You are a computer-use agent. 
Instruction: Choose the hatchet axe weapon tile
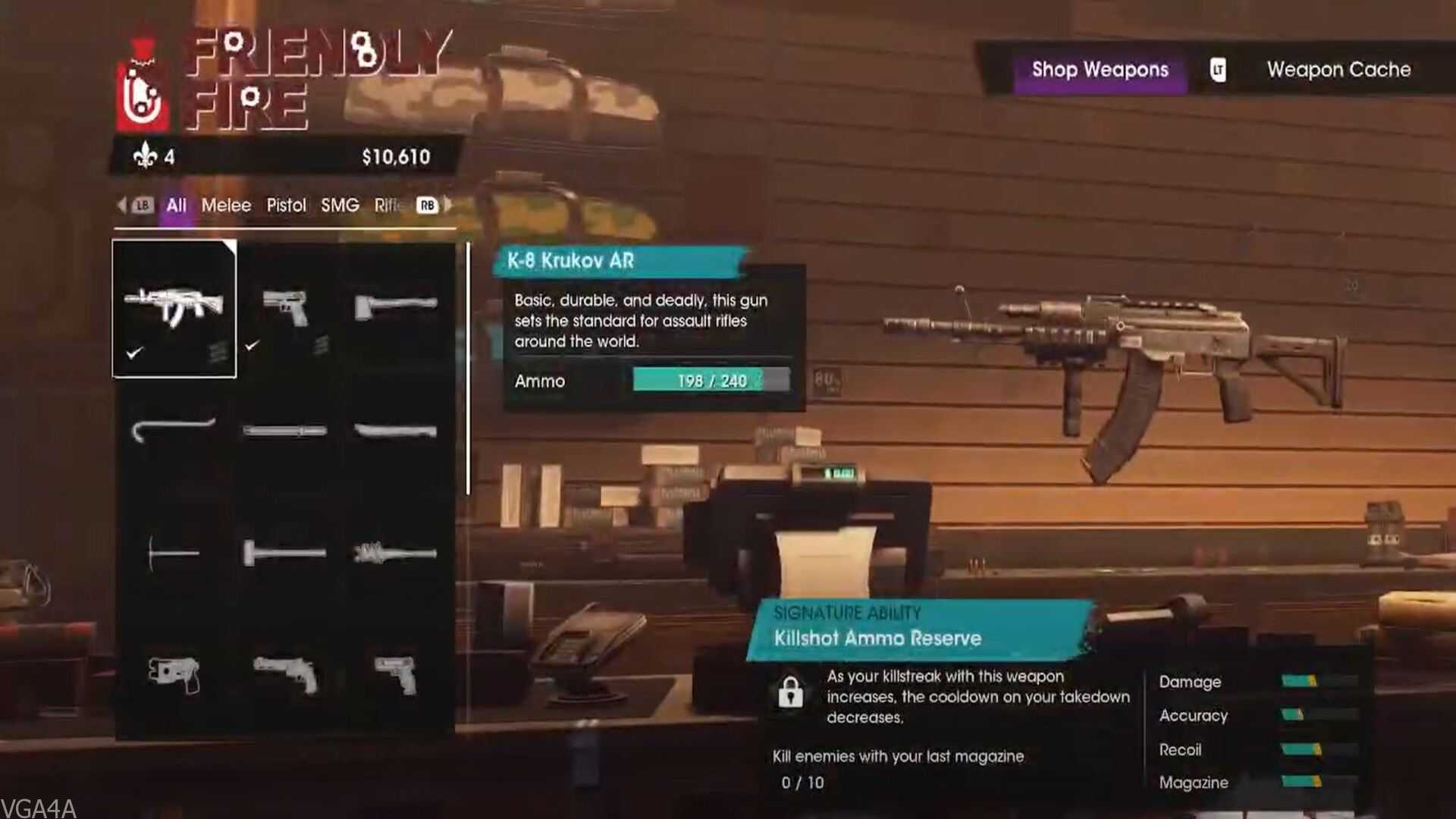(395, 306)
